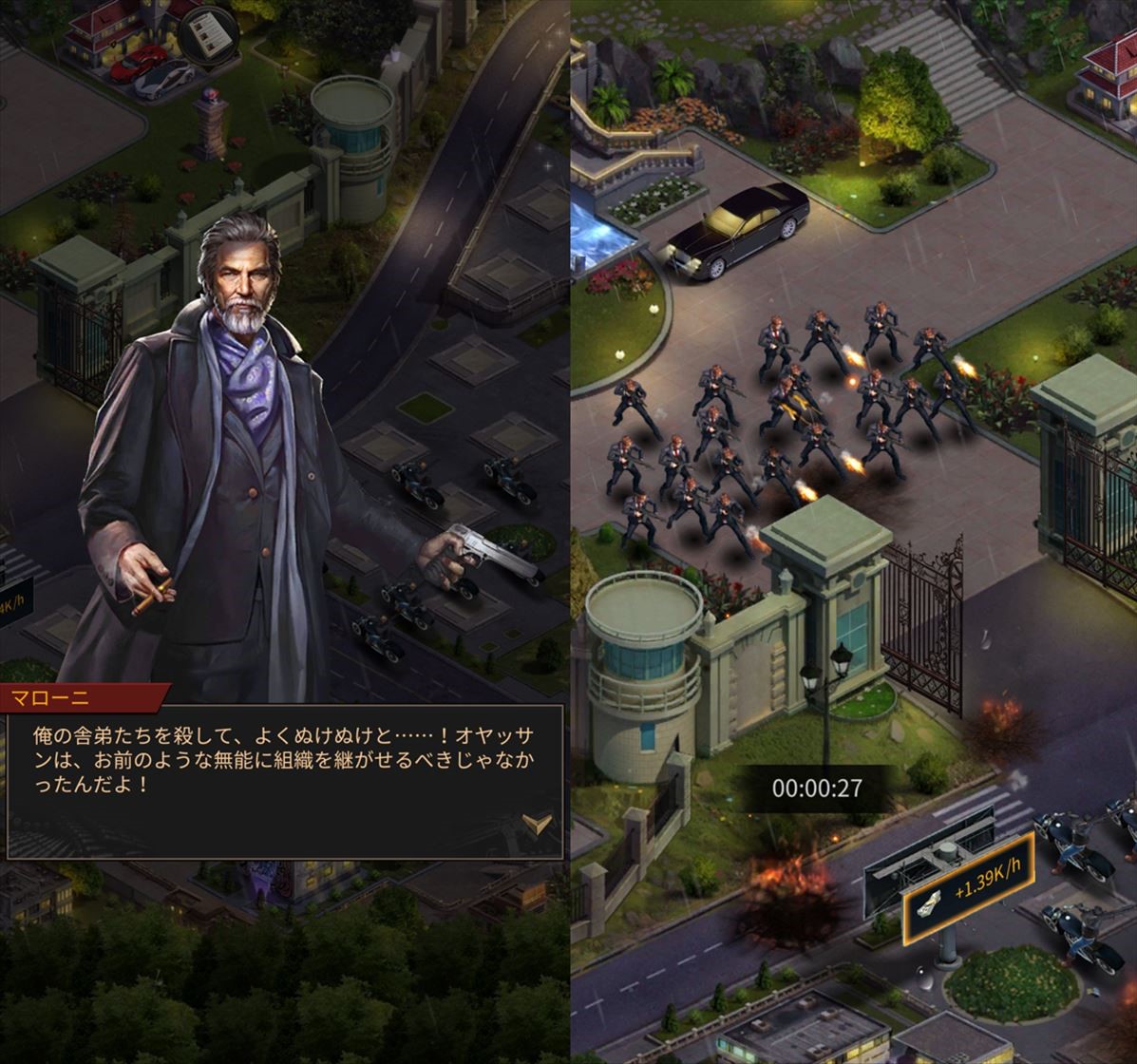Tap the document list bubble icon
The image size is (1137, 1064).
coord(208,36)
